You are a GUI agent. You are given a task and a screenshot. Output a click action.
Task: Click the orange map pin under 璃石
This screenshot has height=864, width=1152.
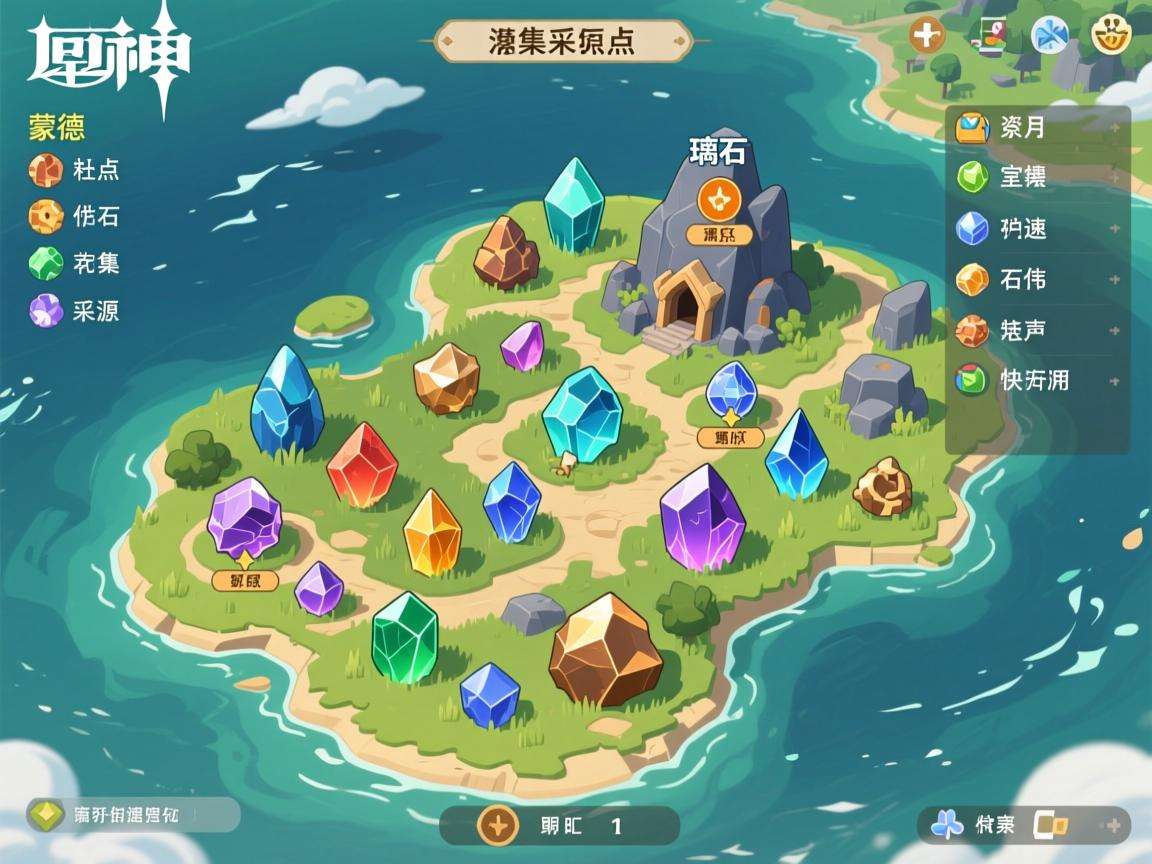(718, 198)
